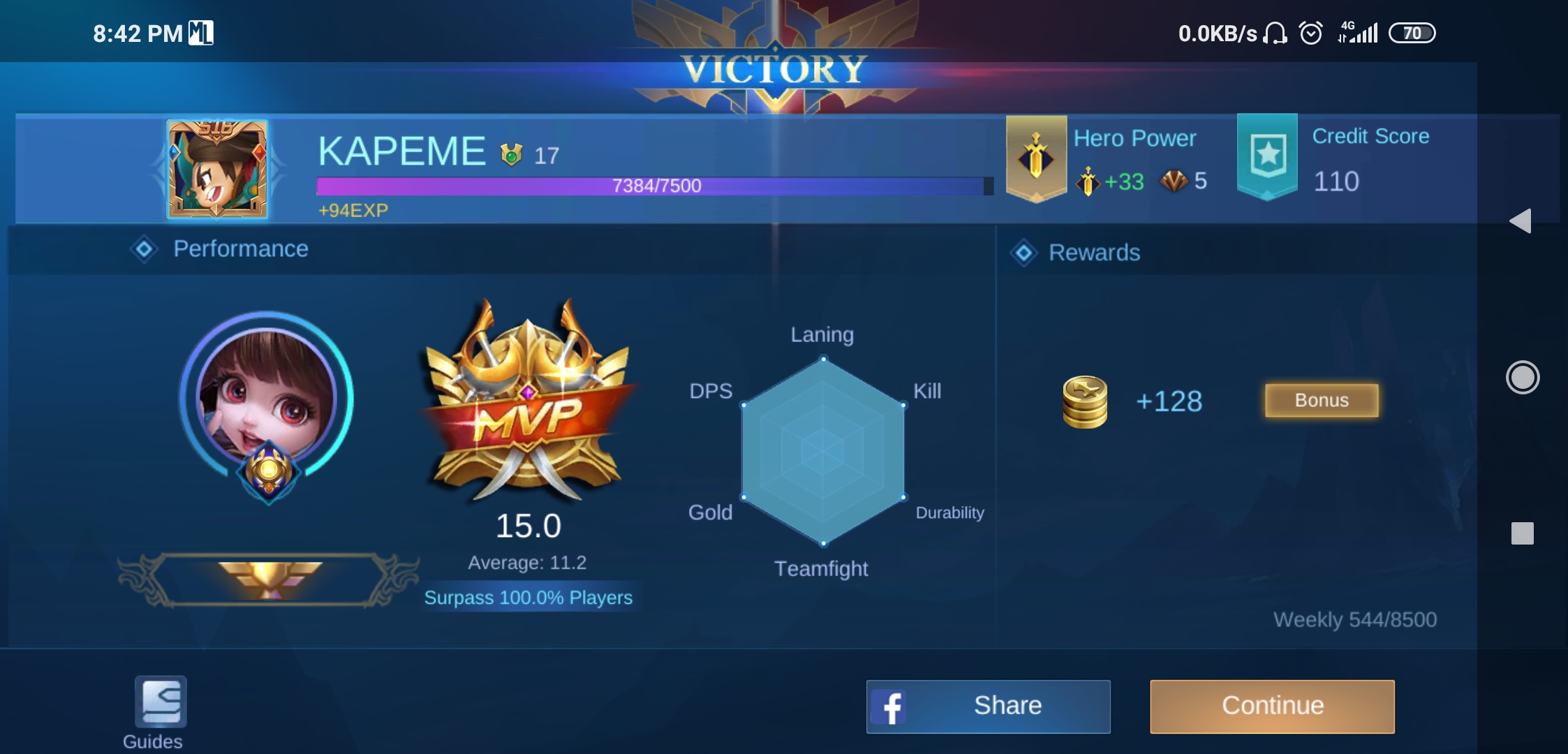Tap KAPEME's player avatar frame
This screenshot has width=1568, height=754.
[216, 168]
